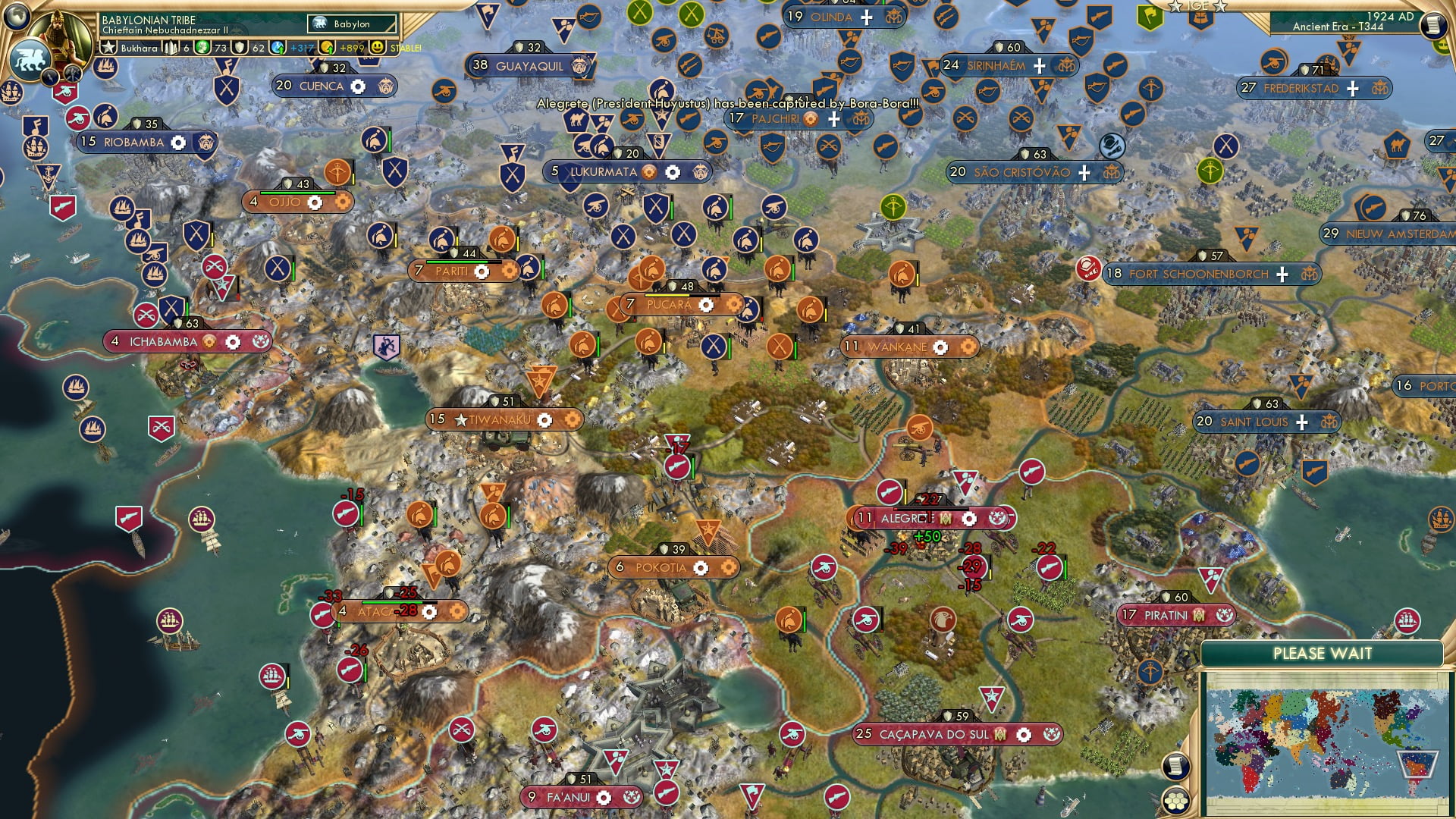Viewport: 1456px width, 819px height.
Task: Click the gold coin icon showing +899
Action: click(326, 48)
